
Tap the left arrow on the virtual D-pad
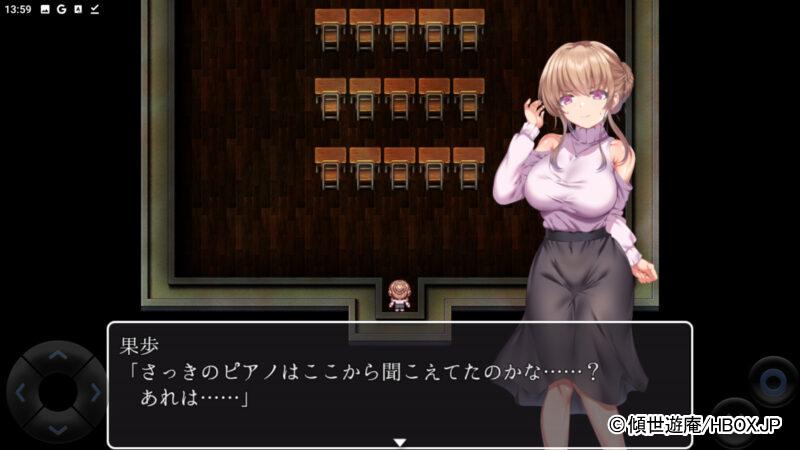click(20, 392)
